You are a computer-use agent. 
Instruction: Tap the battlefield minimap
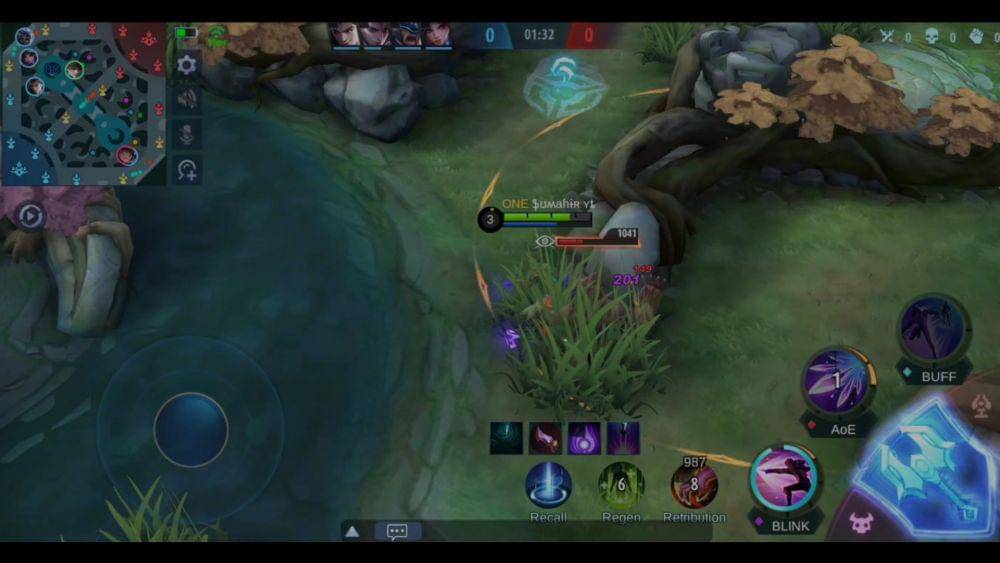point(83,103)
